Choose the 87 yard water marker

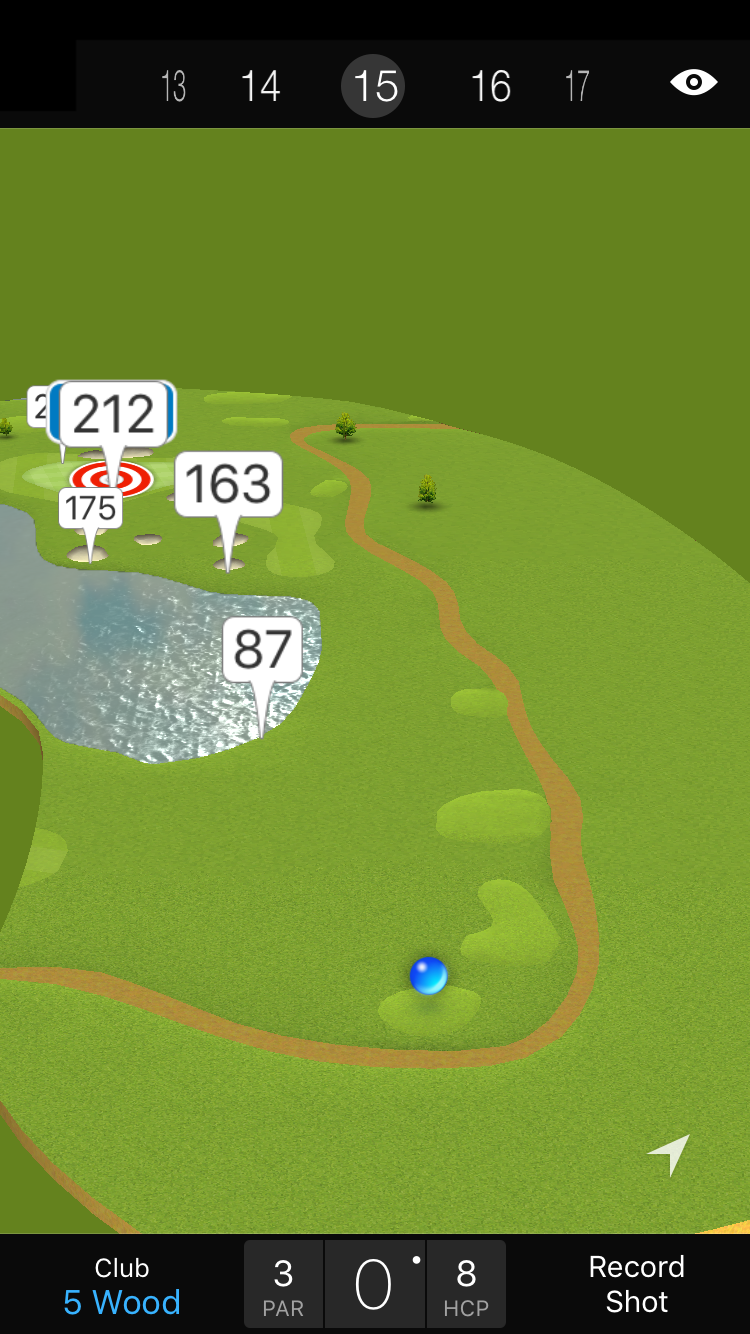[262, 650]
